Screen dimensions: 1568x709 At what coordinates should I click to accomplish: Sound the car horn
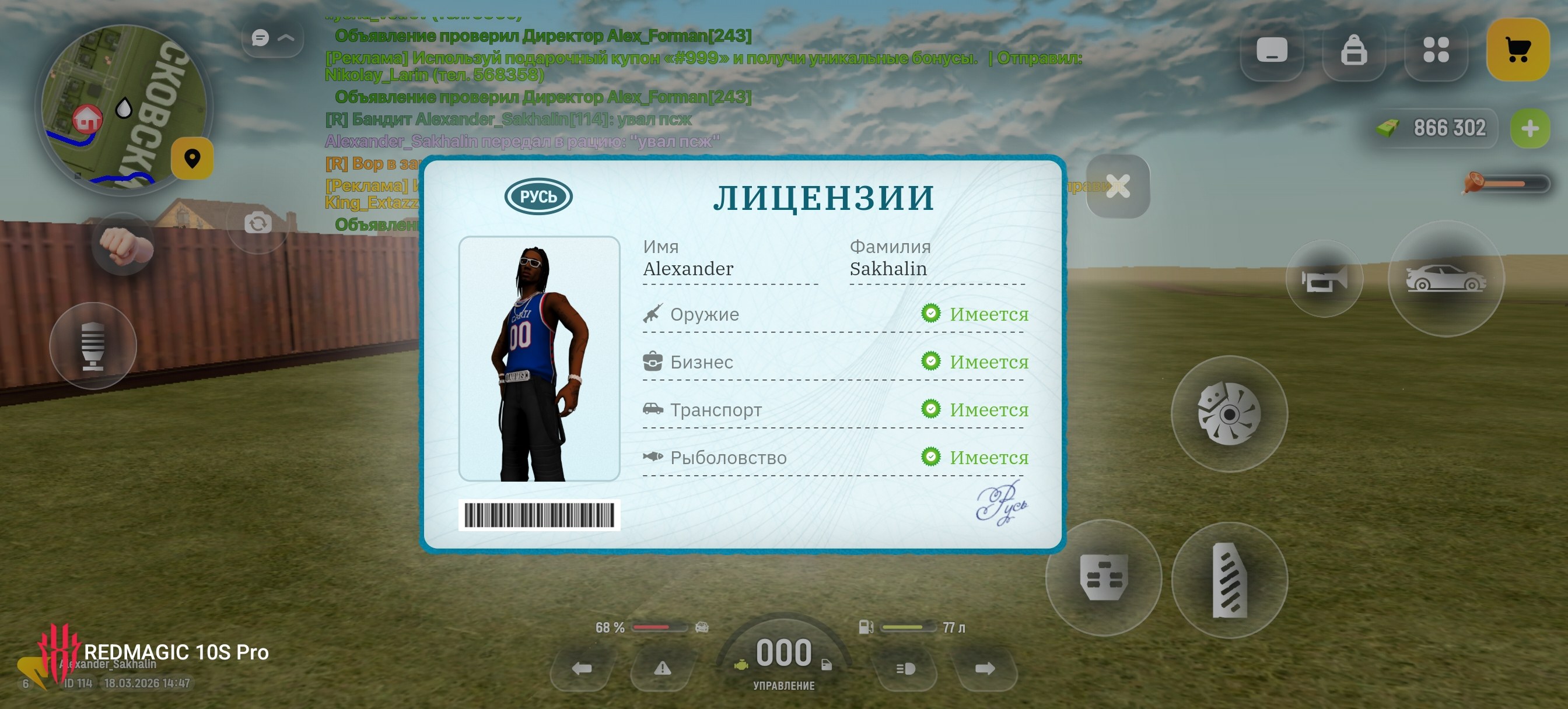[x=1324, y=279]
